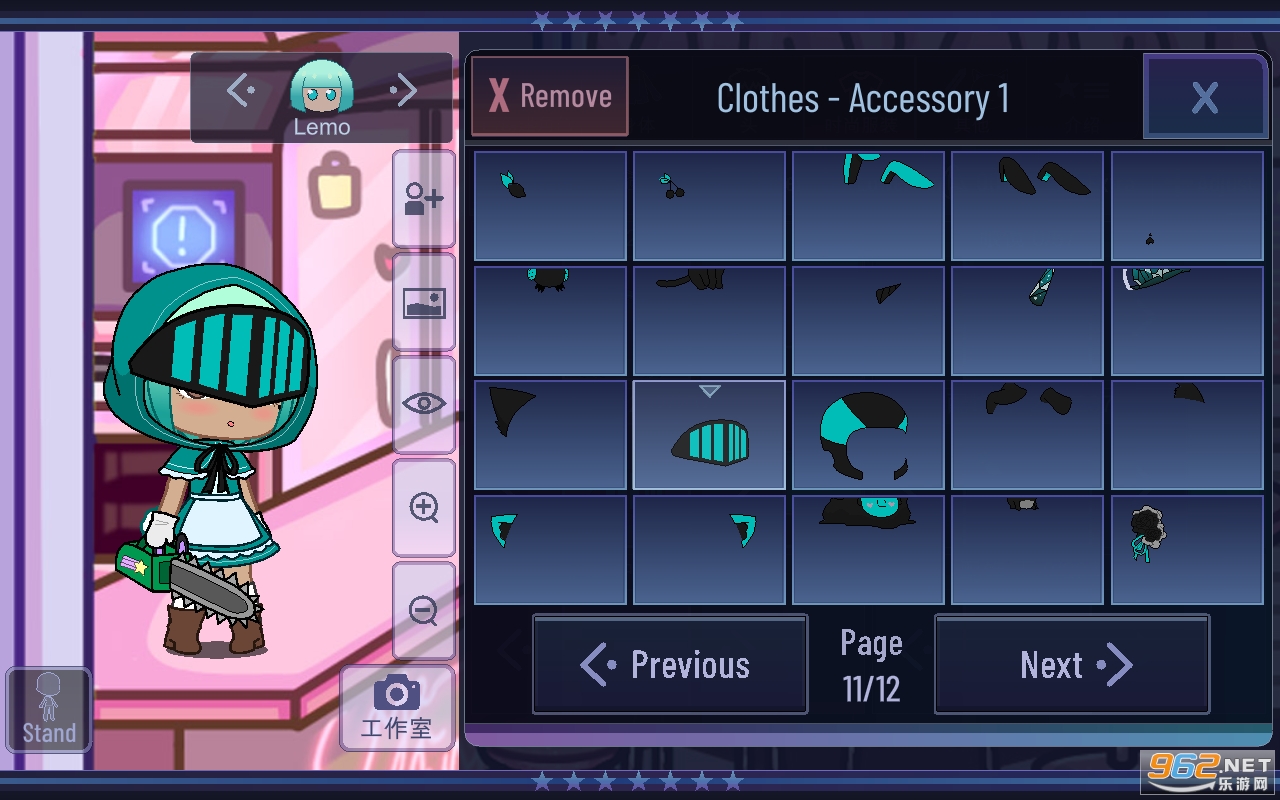Toggle the eye visibility button
The width and height of the screenshot is (1280, 800).
point(424,404)
